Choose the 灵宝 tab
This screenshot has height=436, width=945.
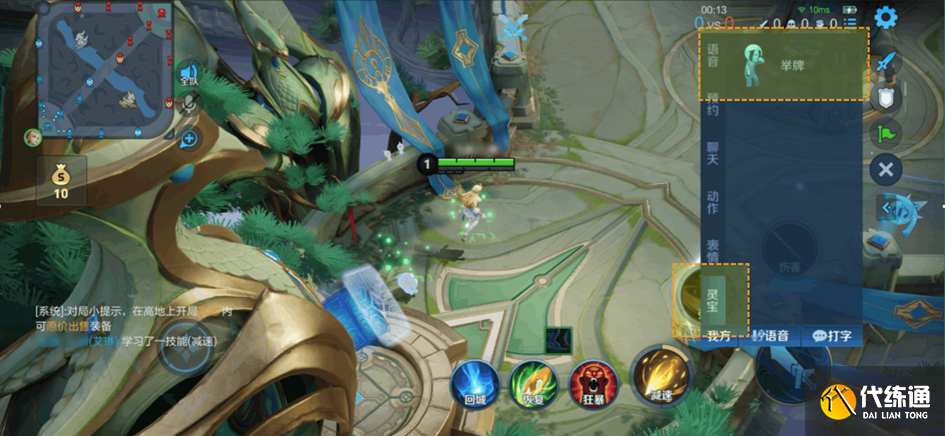tap(713, 298)
